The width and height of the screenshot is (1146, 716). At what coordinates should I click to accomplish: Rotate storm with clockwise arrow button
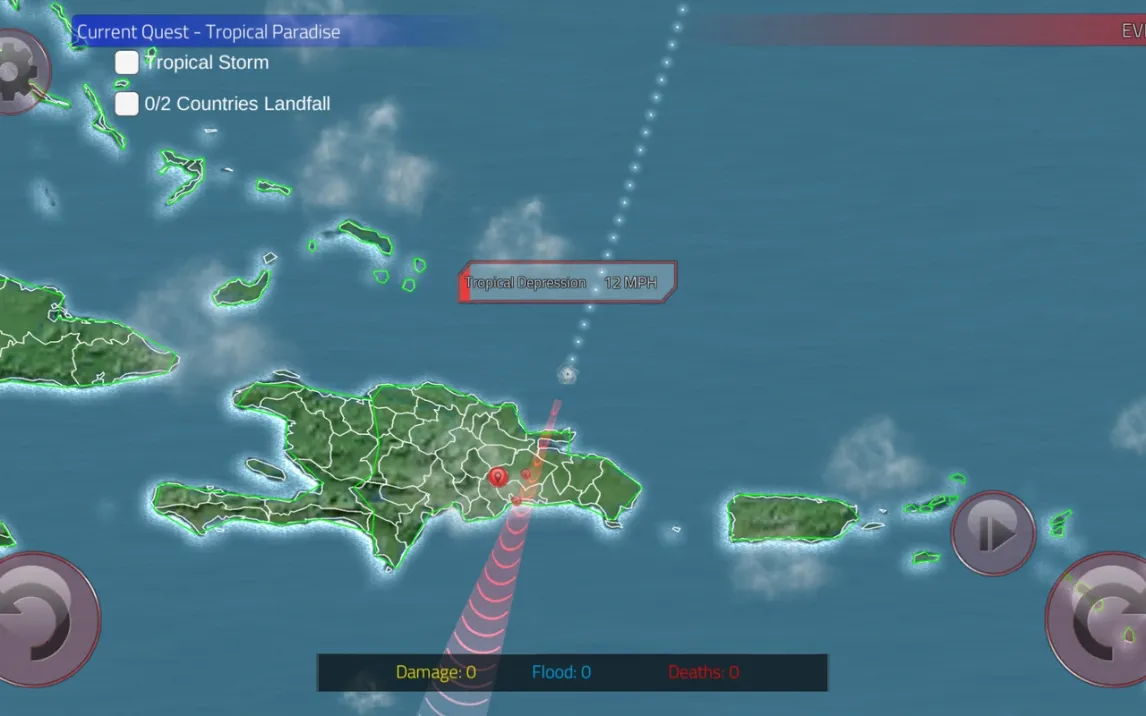(1102, 618)
